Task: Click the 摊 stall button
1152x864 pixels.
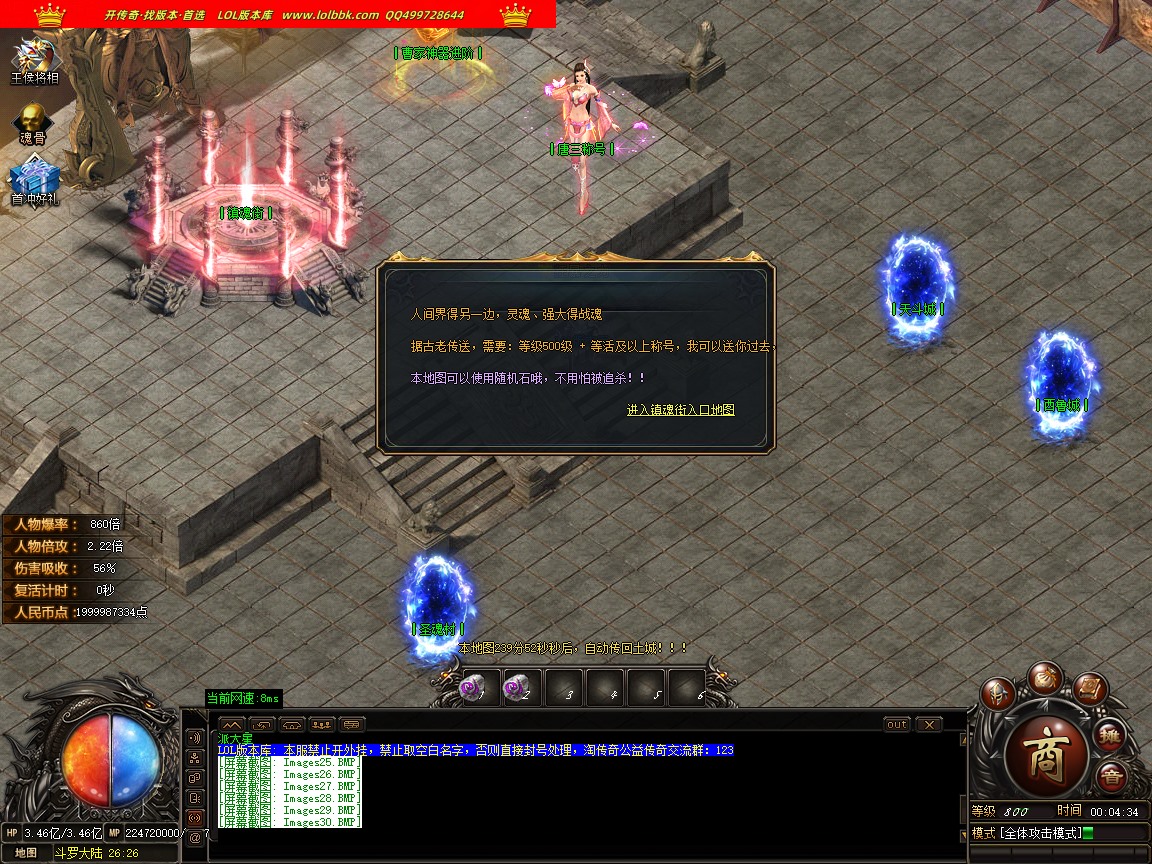Action: (x=1110, y=737)
